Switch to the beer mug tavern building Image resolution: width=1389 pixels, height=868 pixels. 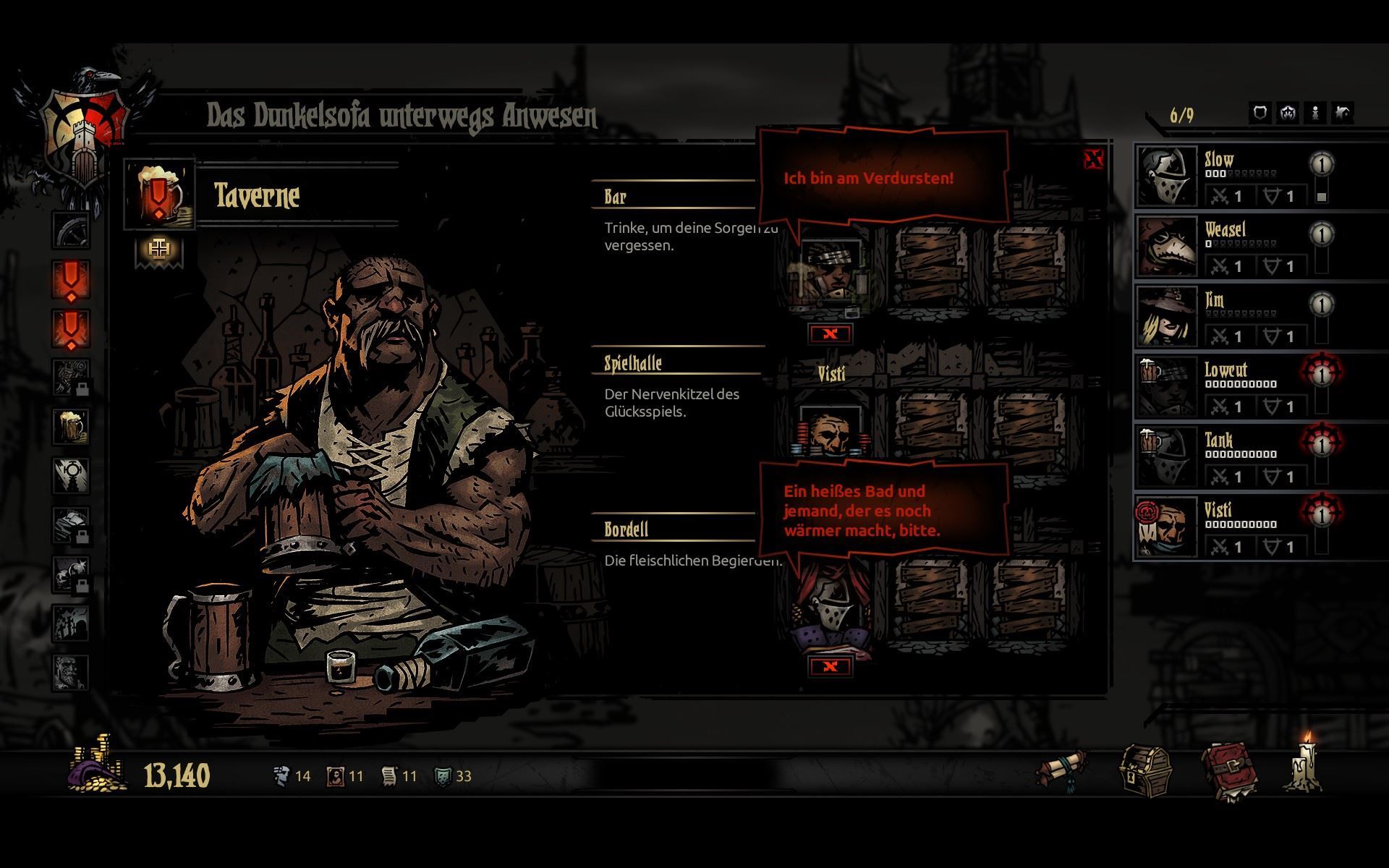[x=71, y=425]
